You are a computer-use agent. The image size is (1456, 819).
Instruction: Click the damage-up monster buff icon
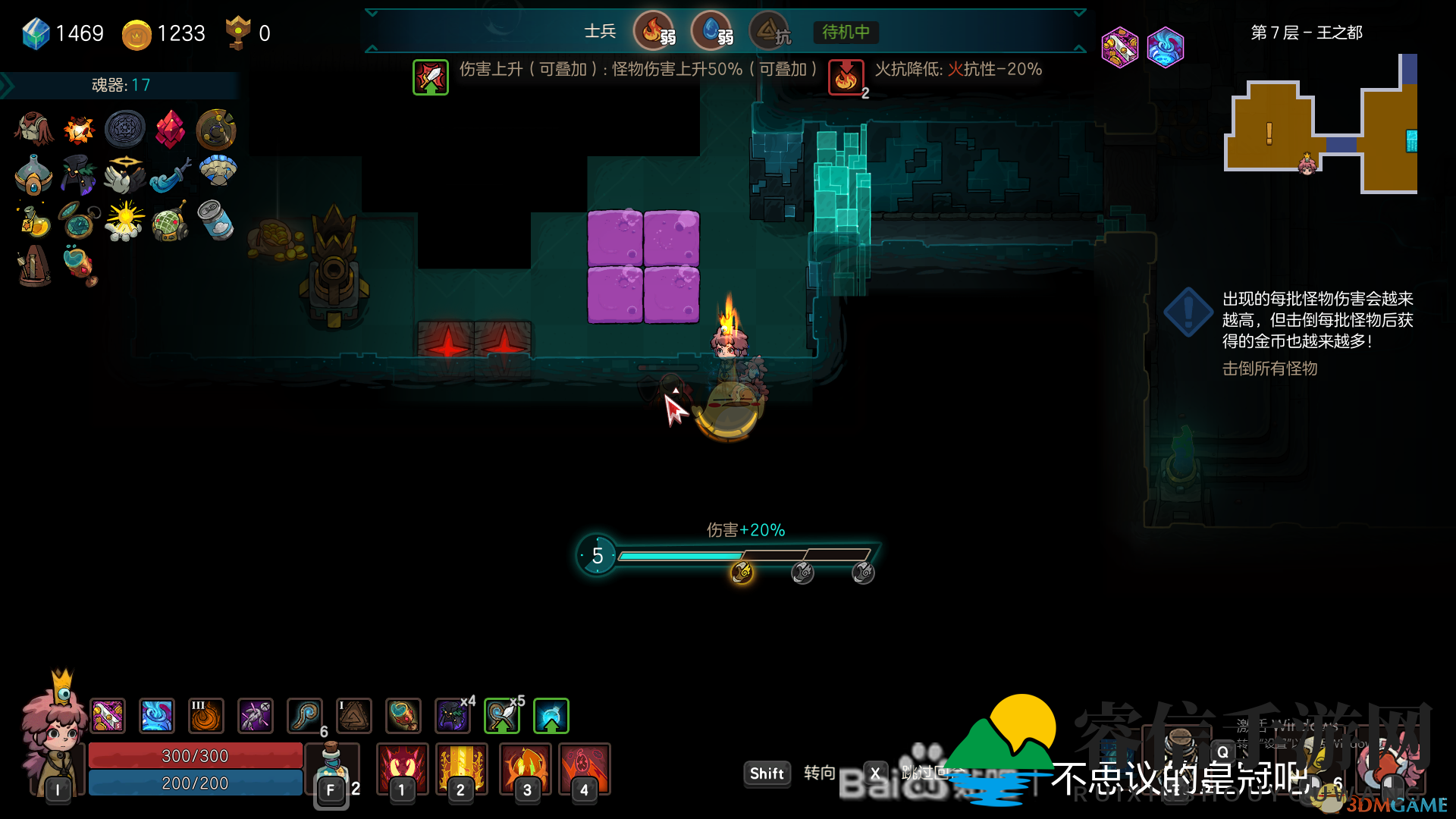point(431,77)
